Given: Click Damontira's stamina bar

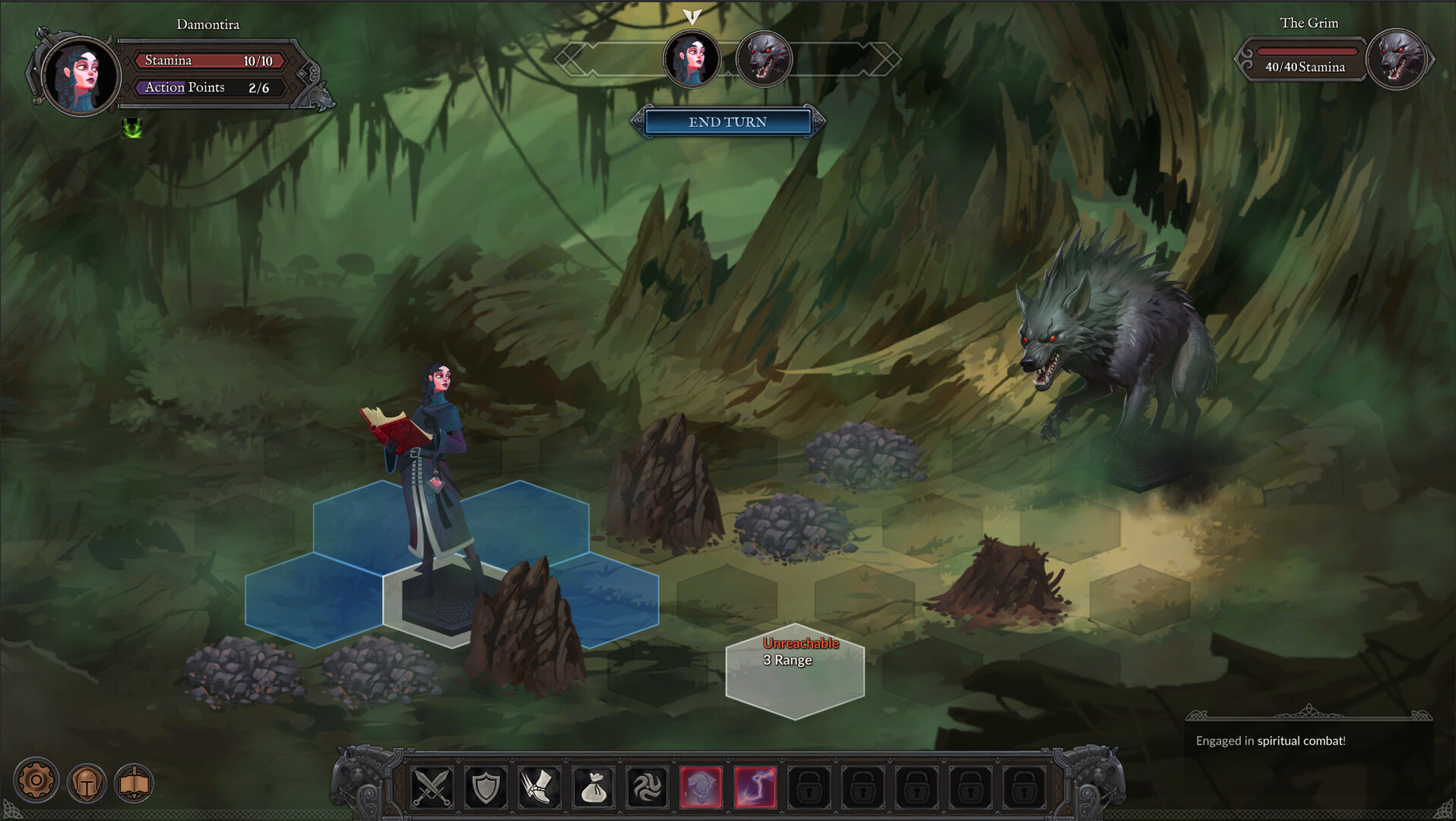Looking at the screenshot, I should [208, 60].
